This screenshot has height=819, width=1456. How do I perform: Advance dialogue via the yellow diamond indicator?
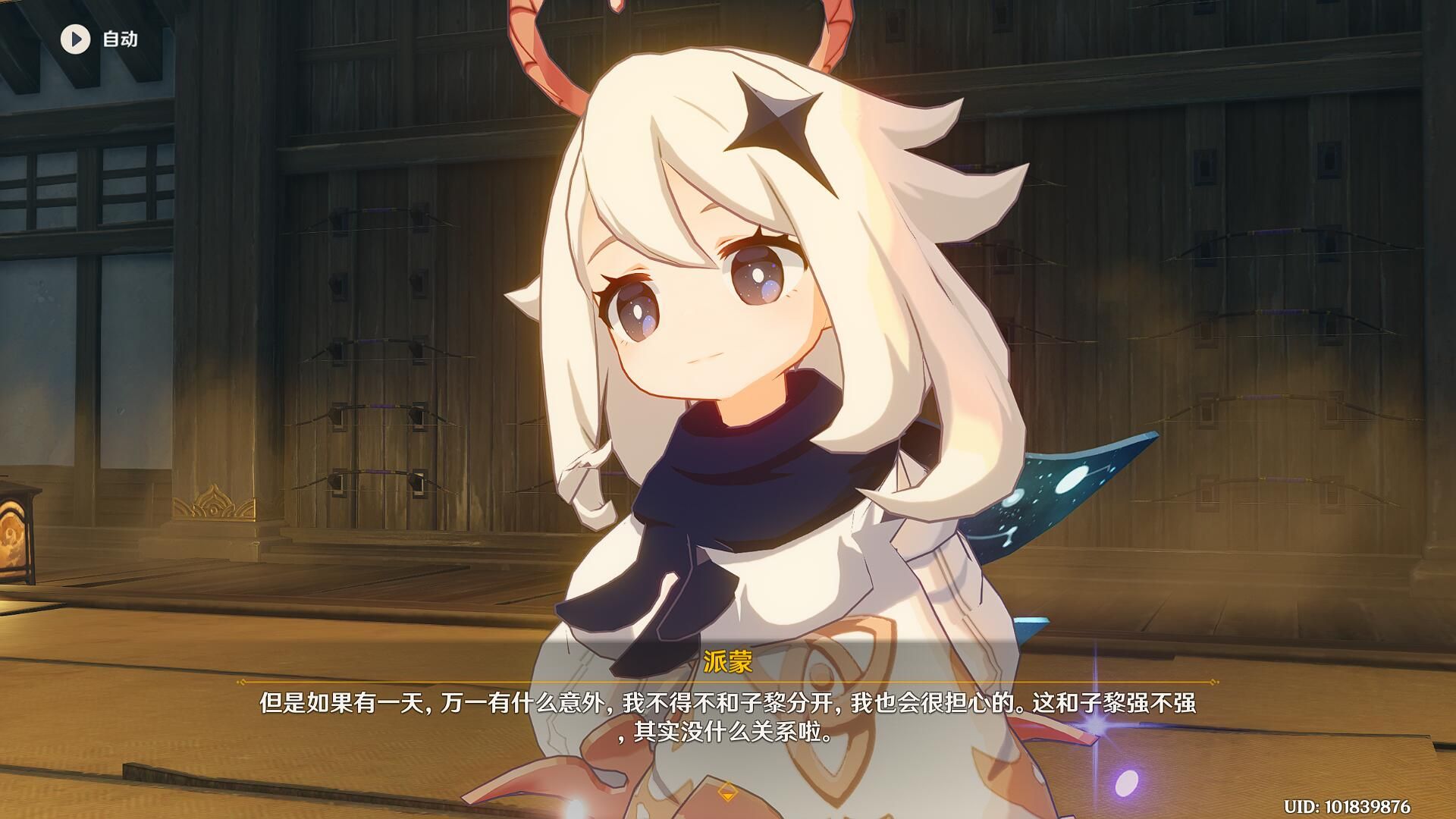pos(727,792)
